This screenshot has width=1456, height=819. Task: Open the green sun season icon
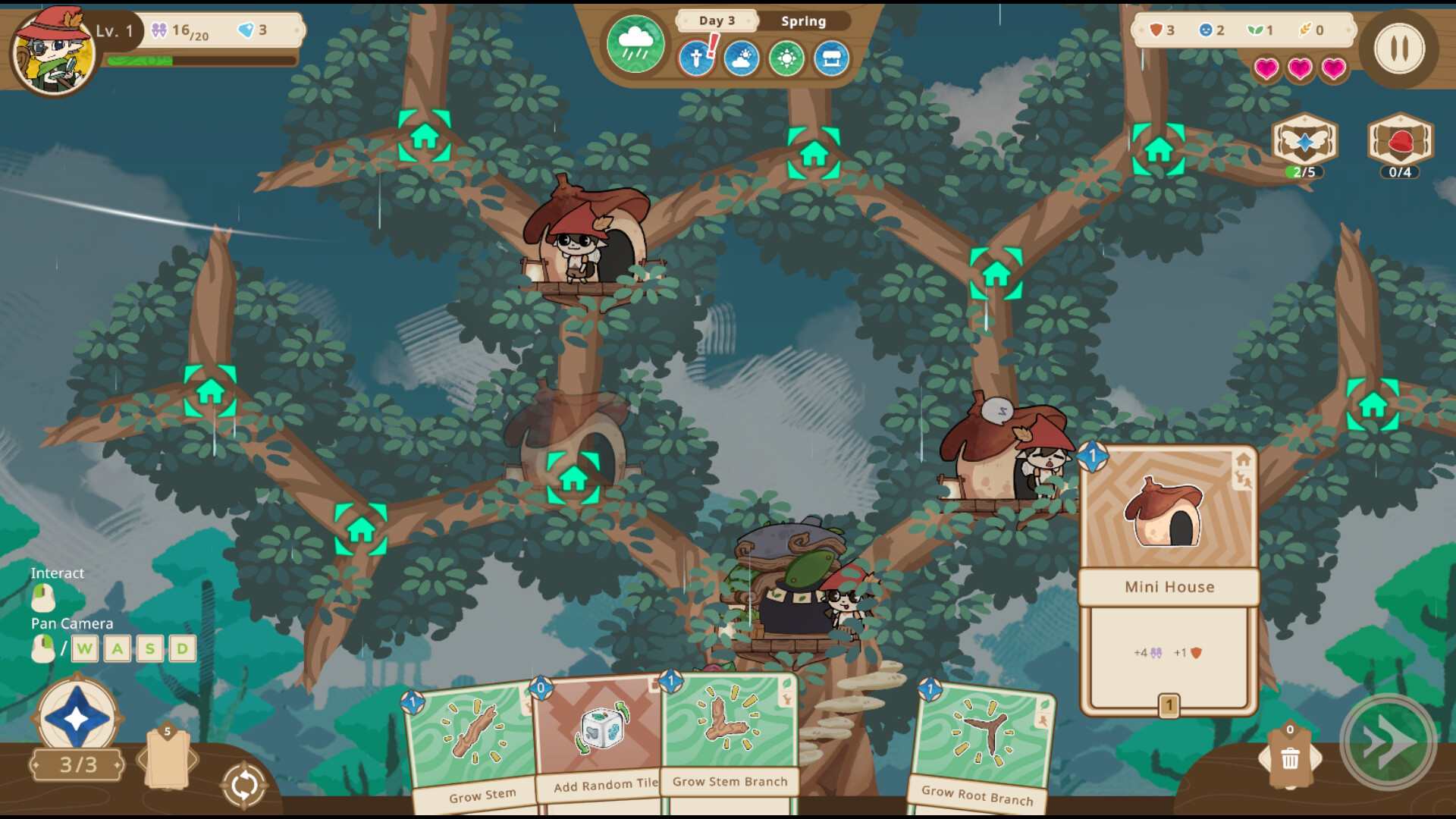point(786,60)
